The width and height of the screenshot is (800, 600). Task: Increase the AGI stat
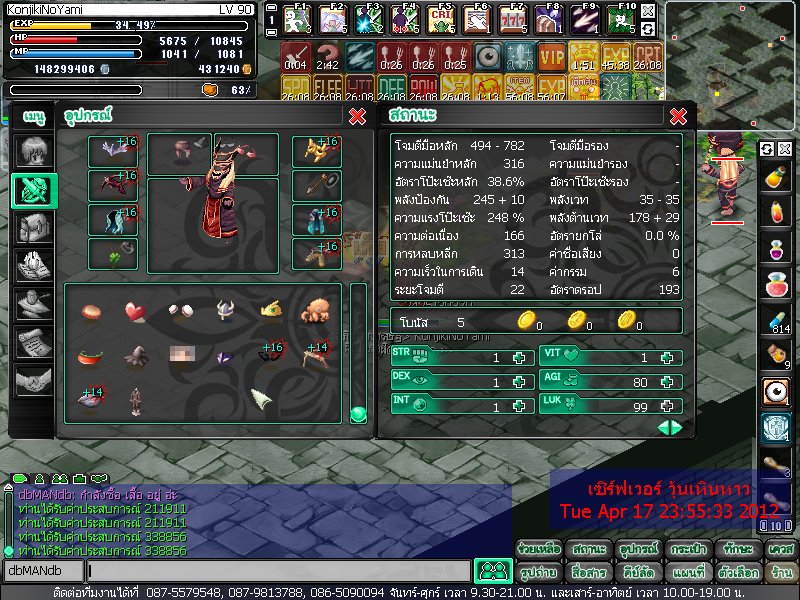(670, 381)
